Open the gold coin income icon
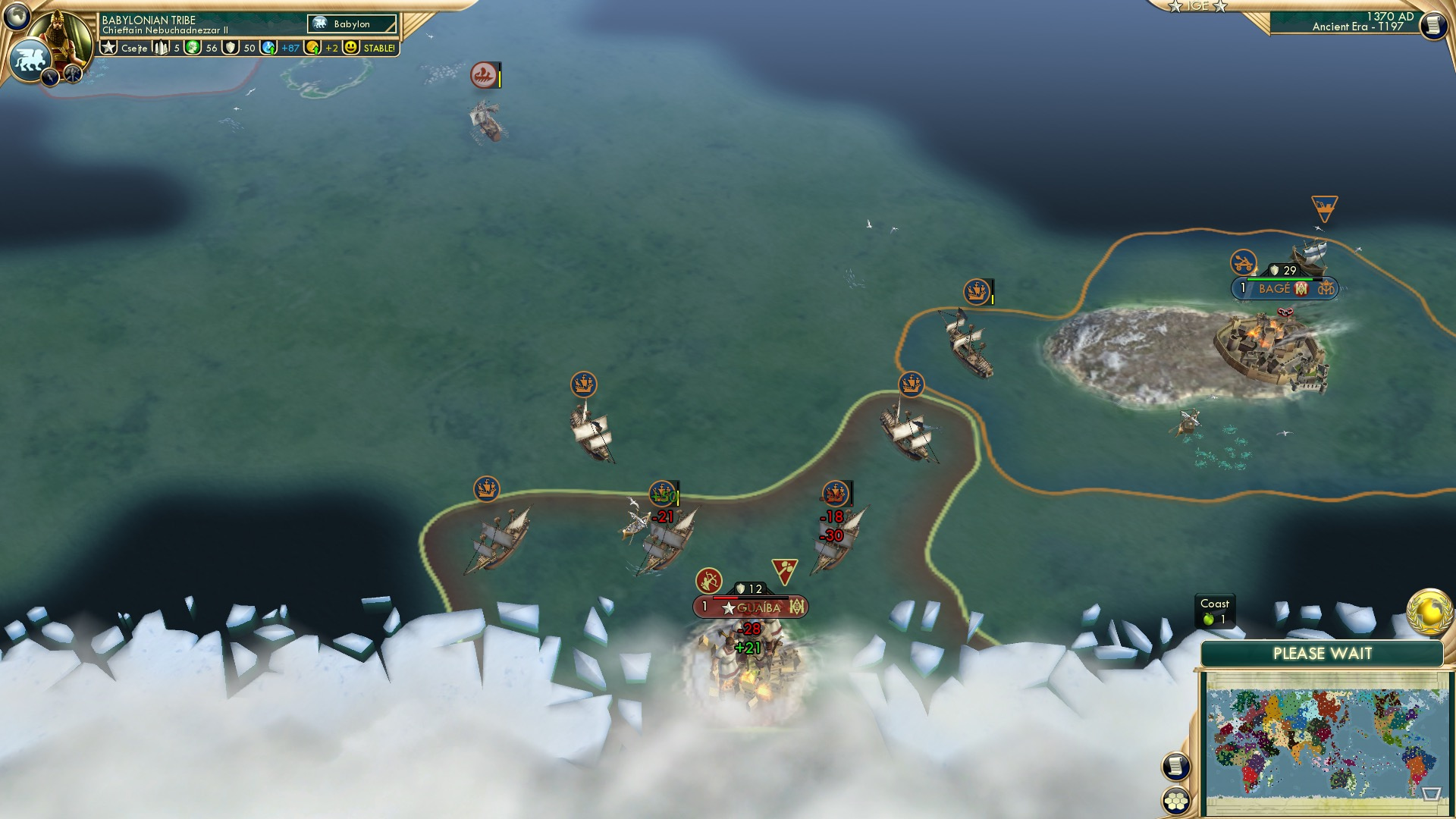 coord(312,48)
